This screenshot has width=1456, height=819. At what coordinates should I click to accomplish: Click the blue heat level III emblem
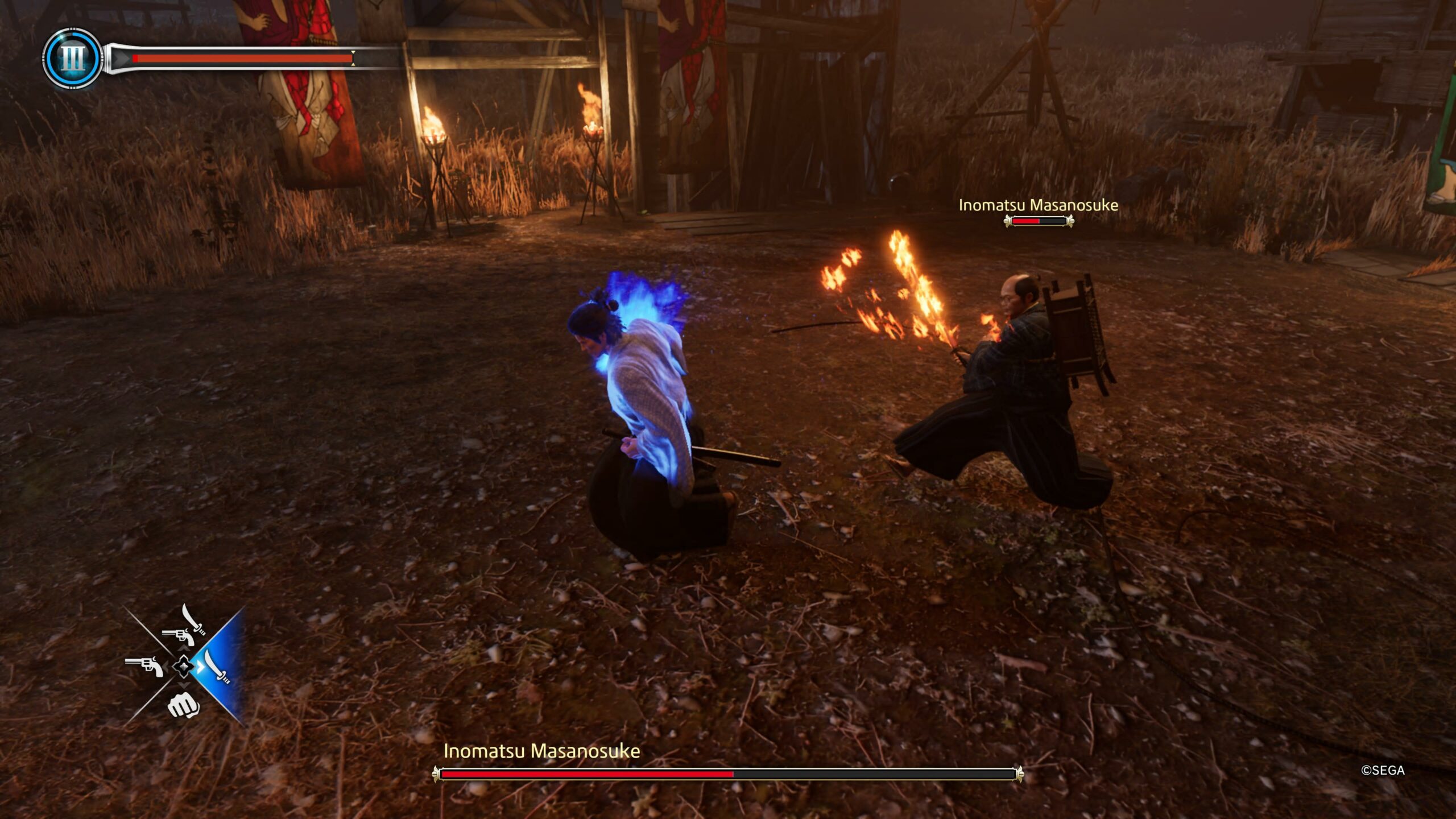[x=72, y=58]
